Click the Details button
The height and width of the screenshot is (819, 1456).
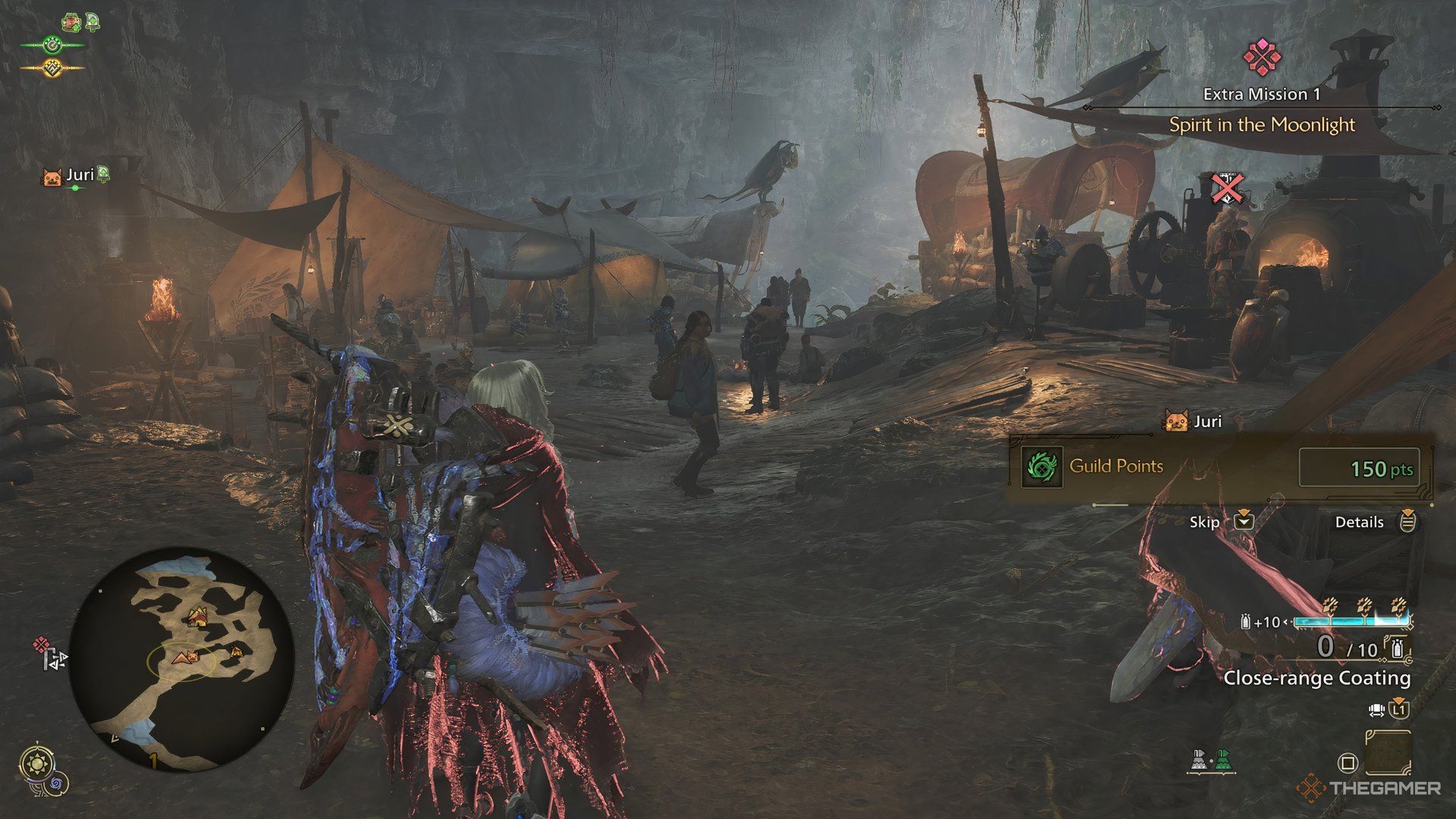click(1360, 522)
